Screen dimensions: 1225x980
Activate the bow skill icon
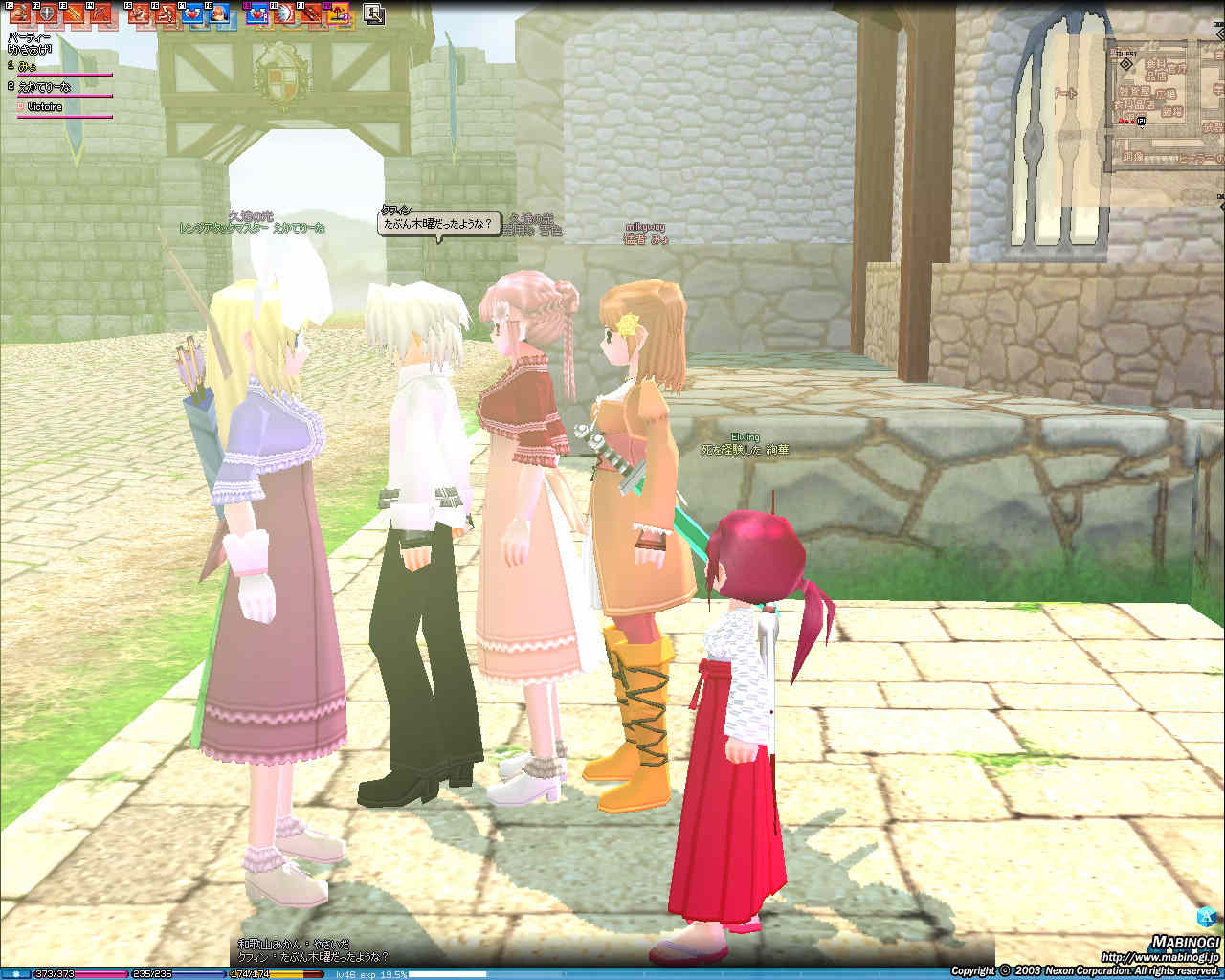pos(100,13)
